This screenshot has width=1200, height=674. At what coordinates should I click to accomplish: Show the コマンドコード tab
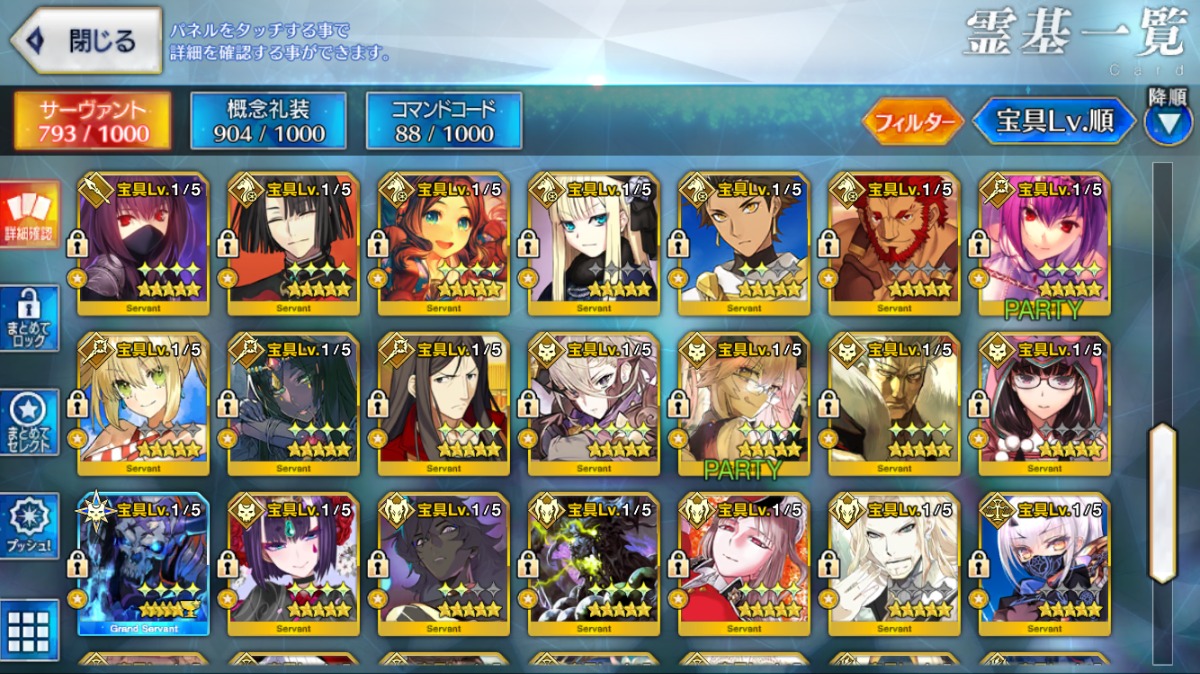pyautogui.click(x=443, y=121)
